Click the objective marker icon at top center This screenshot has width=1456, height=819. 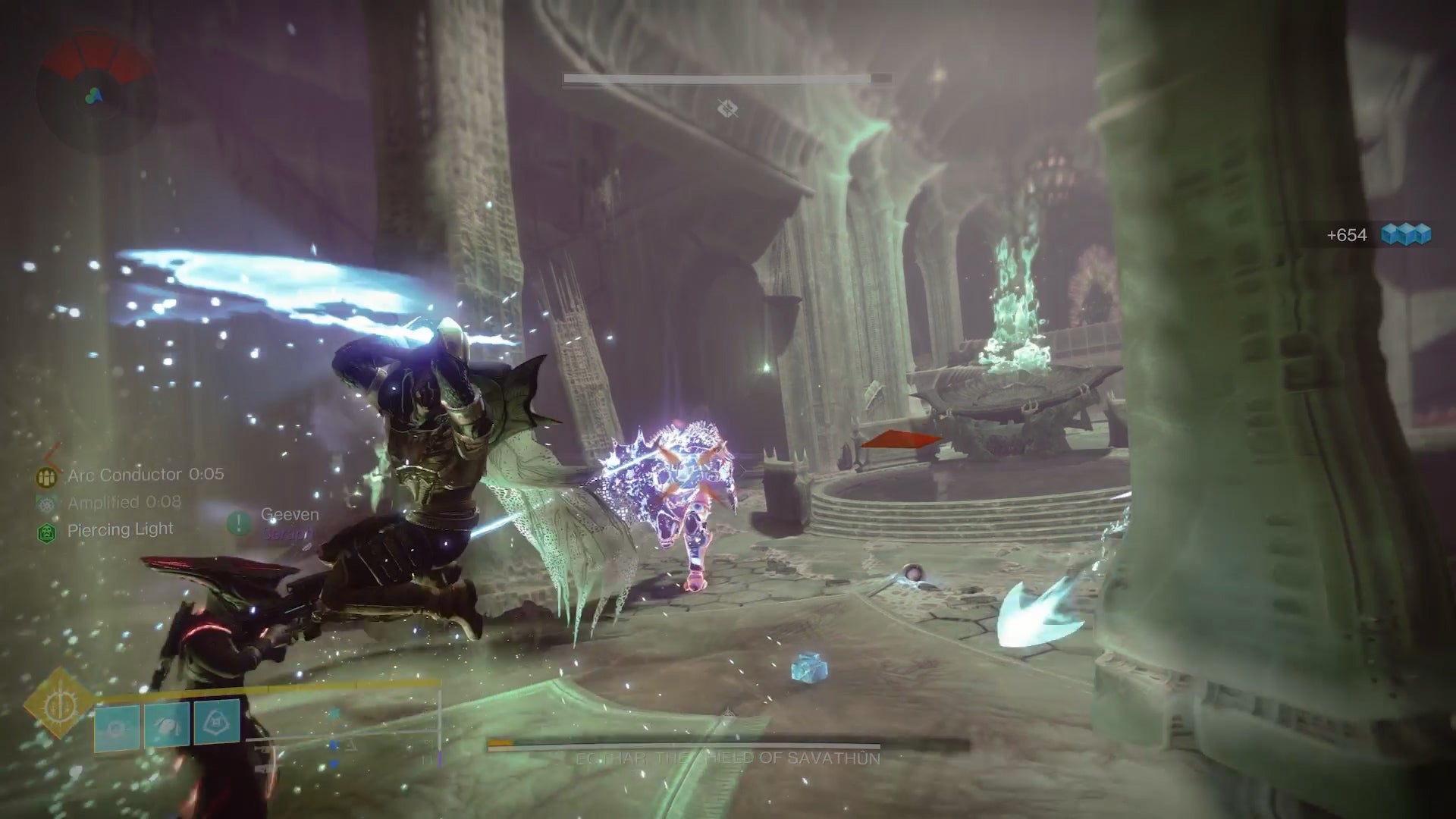point(726,108)
